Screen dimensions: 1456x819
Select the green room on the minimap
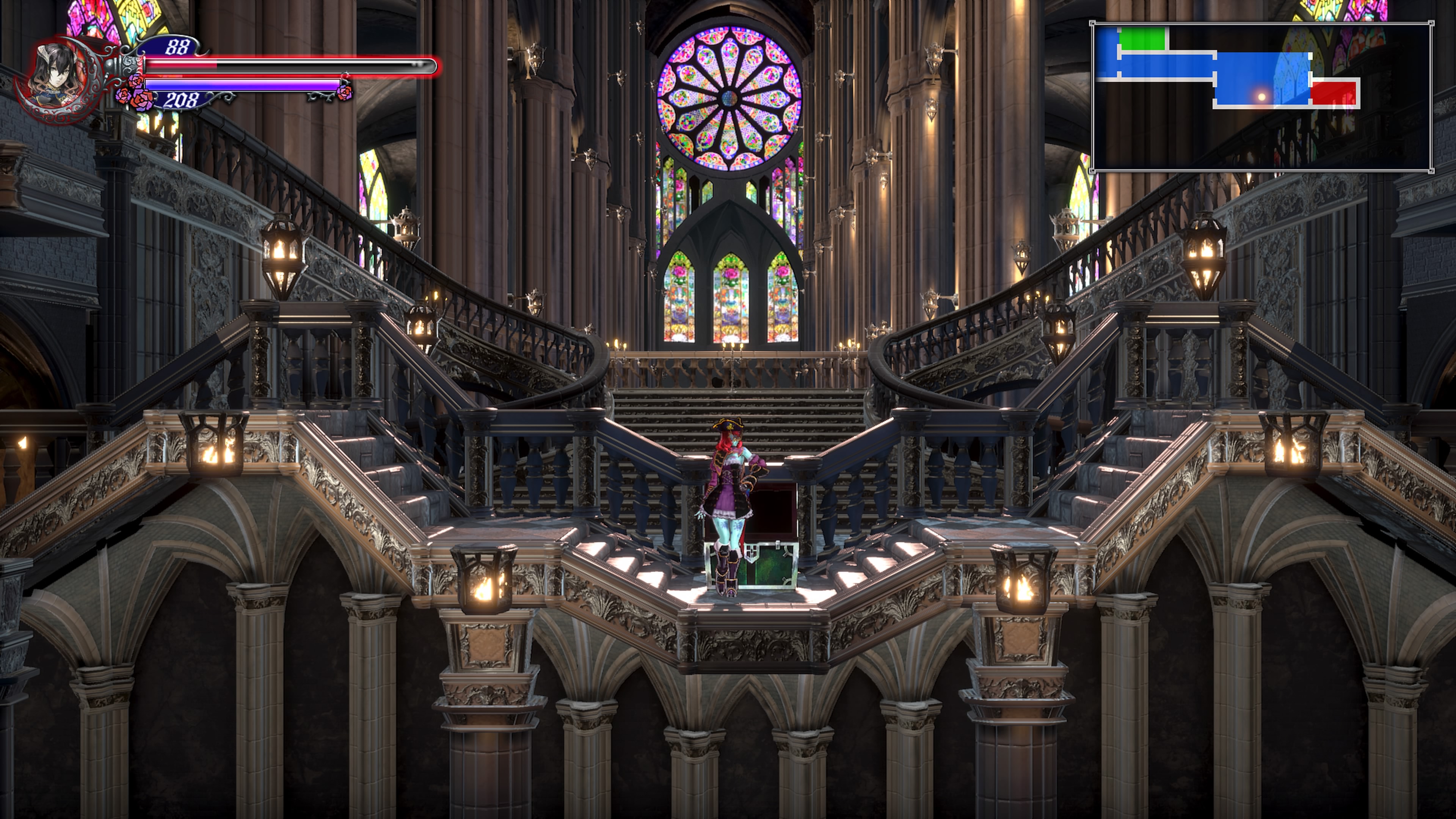coord(1142,39)
